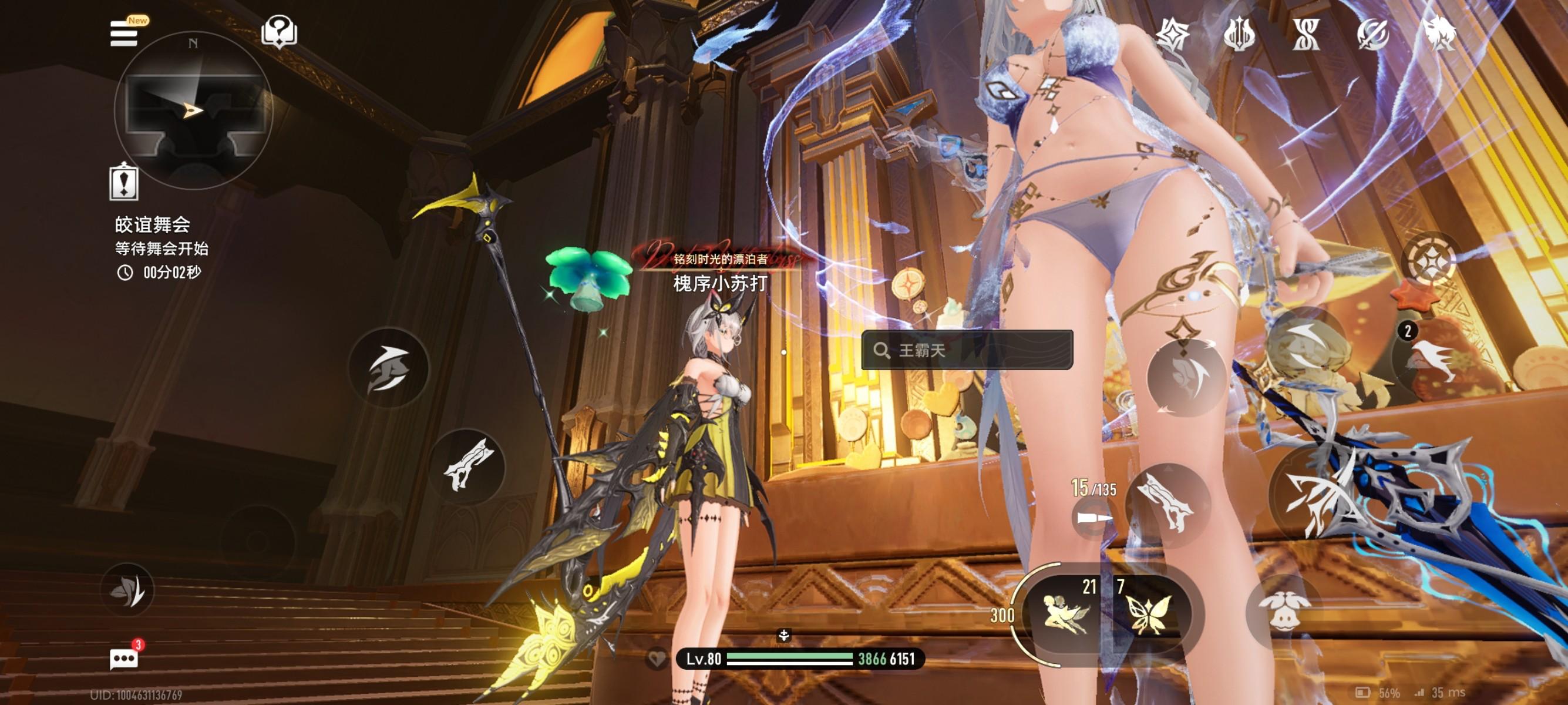Open the exclamation mark quest icon

(x=123, y=182)
